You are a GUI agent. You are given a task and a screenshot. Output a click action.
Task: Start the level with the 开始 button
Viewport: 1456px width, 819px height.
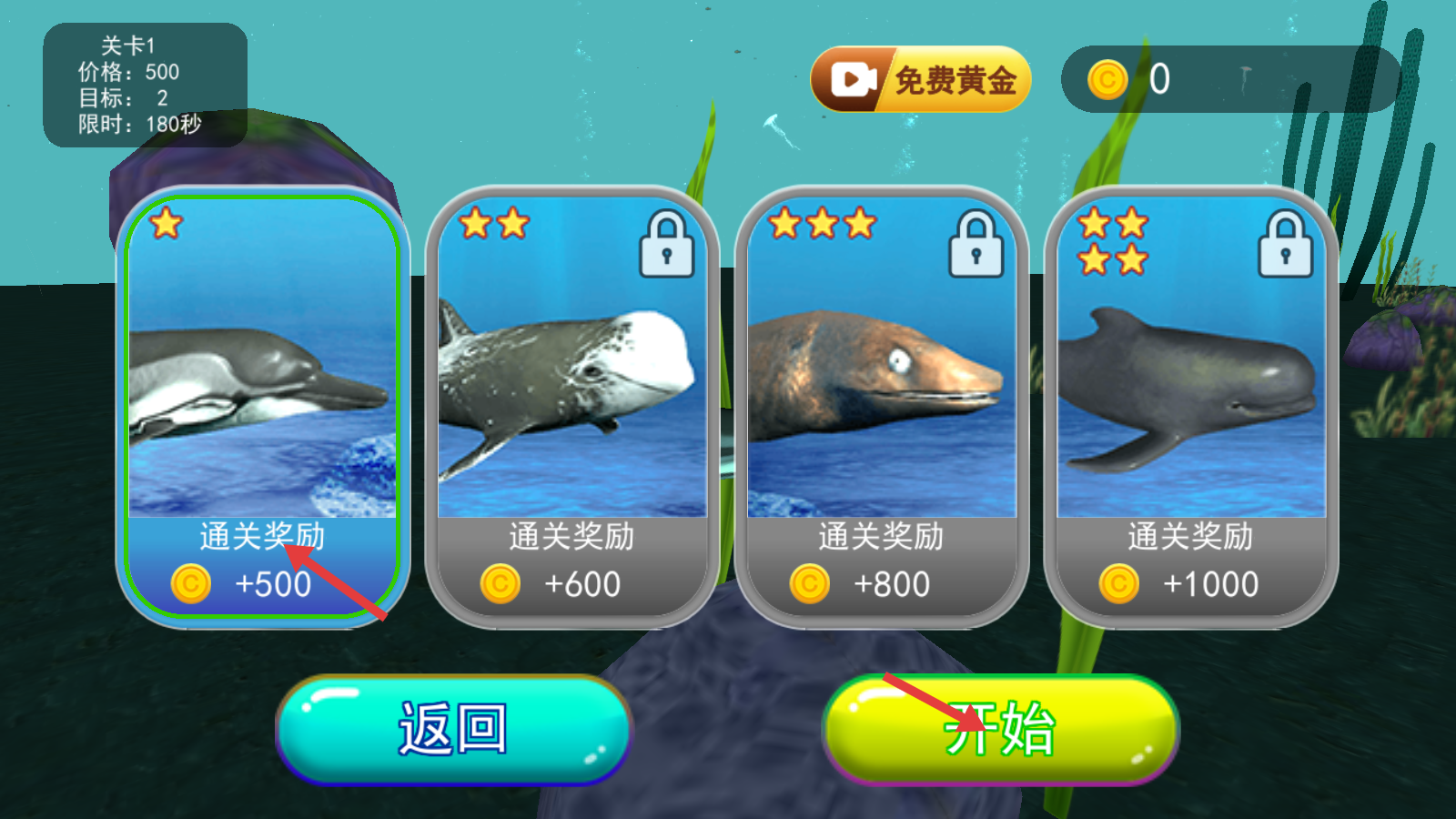point(1000,729)
